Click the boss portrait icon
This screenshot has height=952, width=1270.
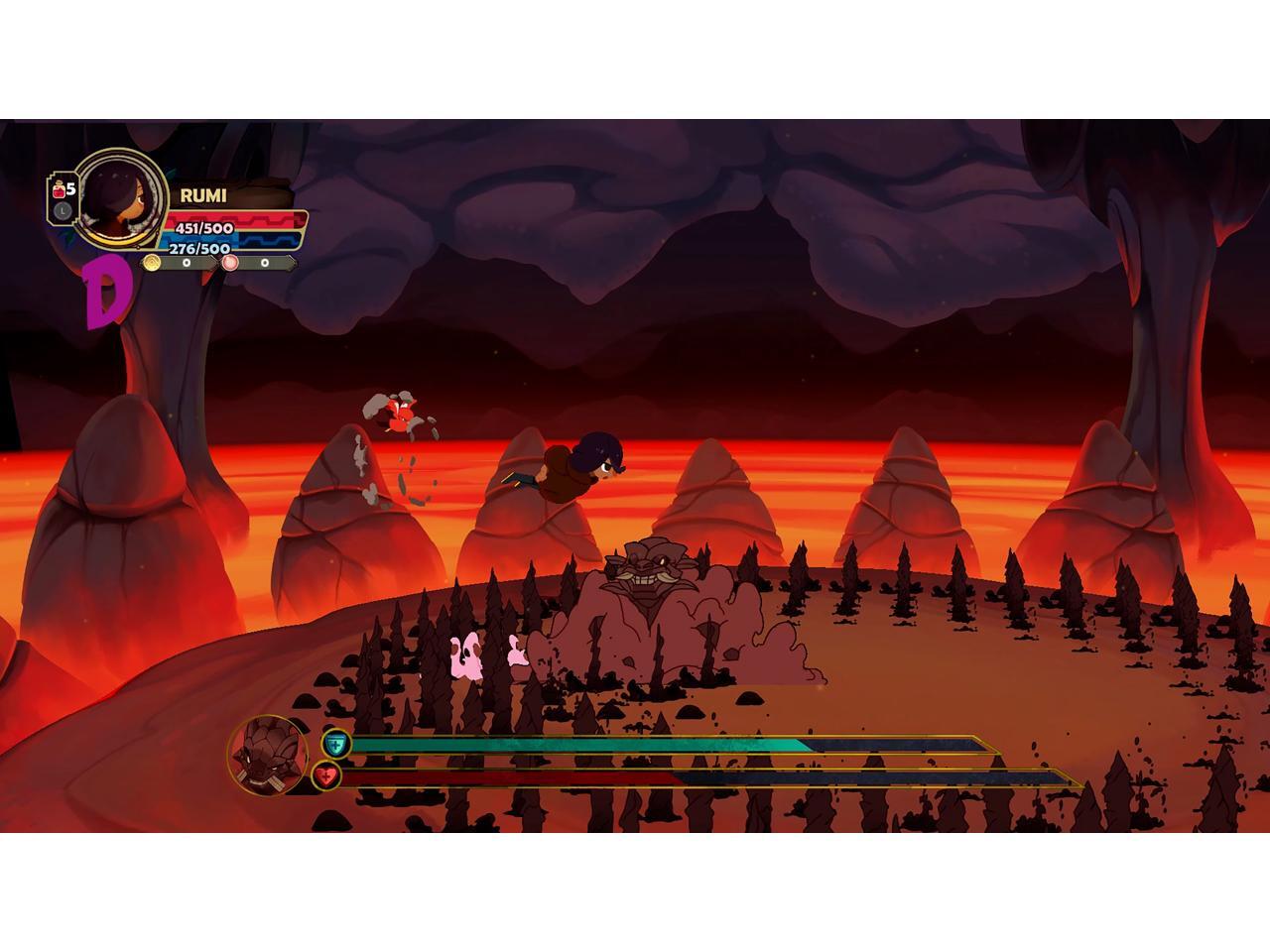tap(268, 755)
